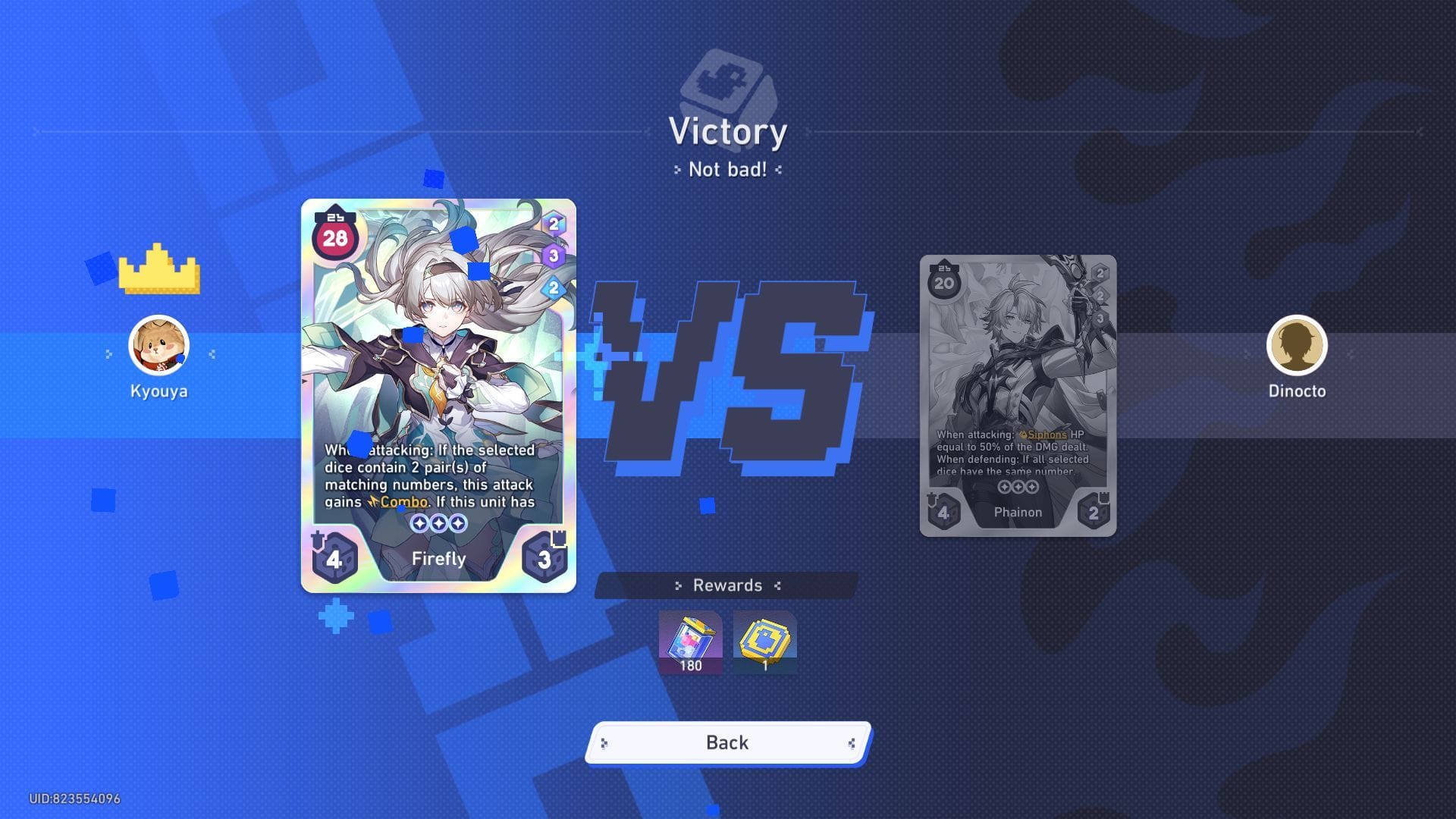Click the topmost dice number 2 on Firefly's card

click(x=556, y=222)
